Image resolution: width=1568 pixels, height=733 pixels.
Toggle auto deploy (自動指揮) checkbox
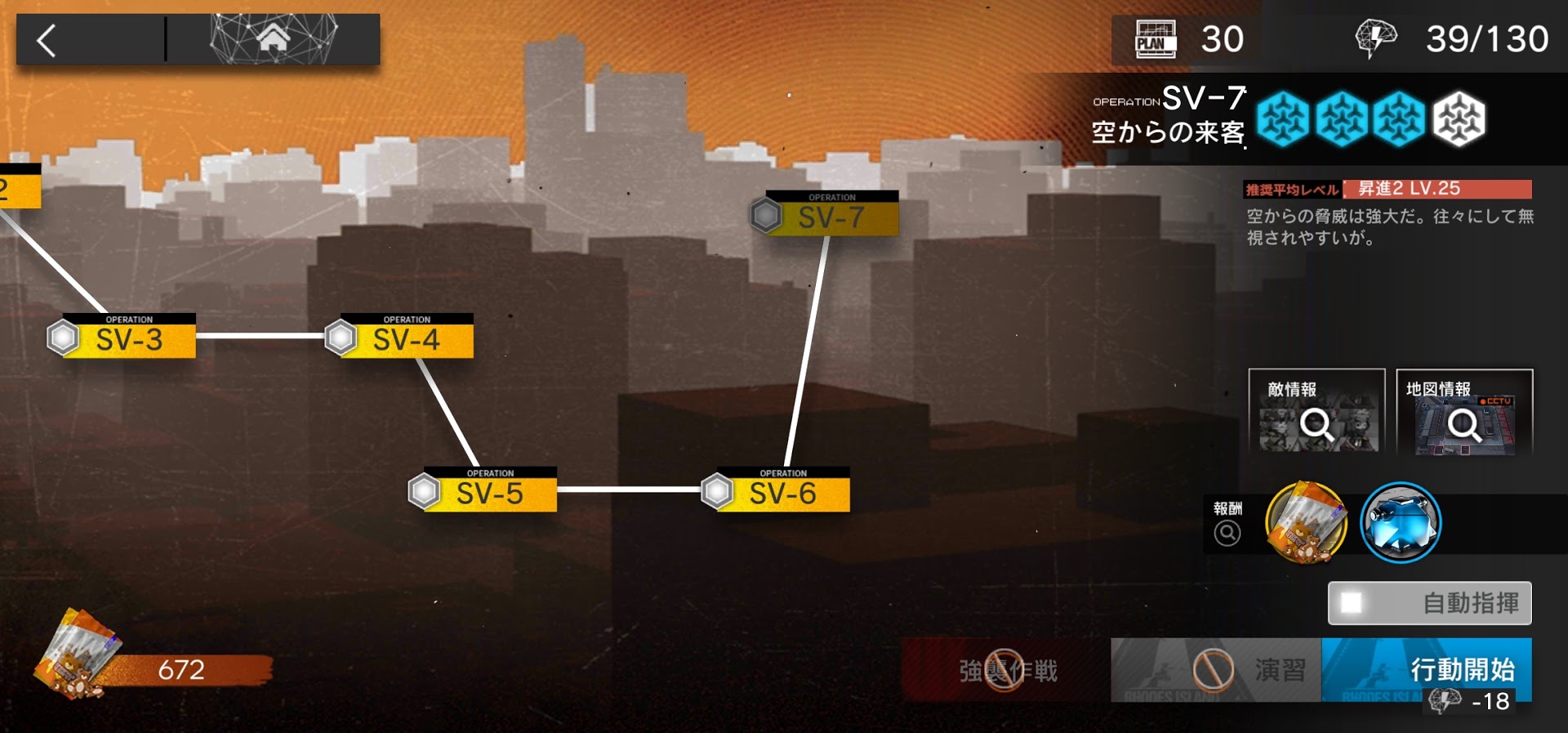(1352, 603)
